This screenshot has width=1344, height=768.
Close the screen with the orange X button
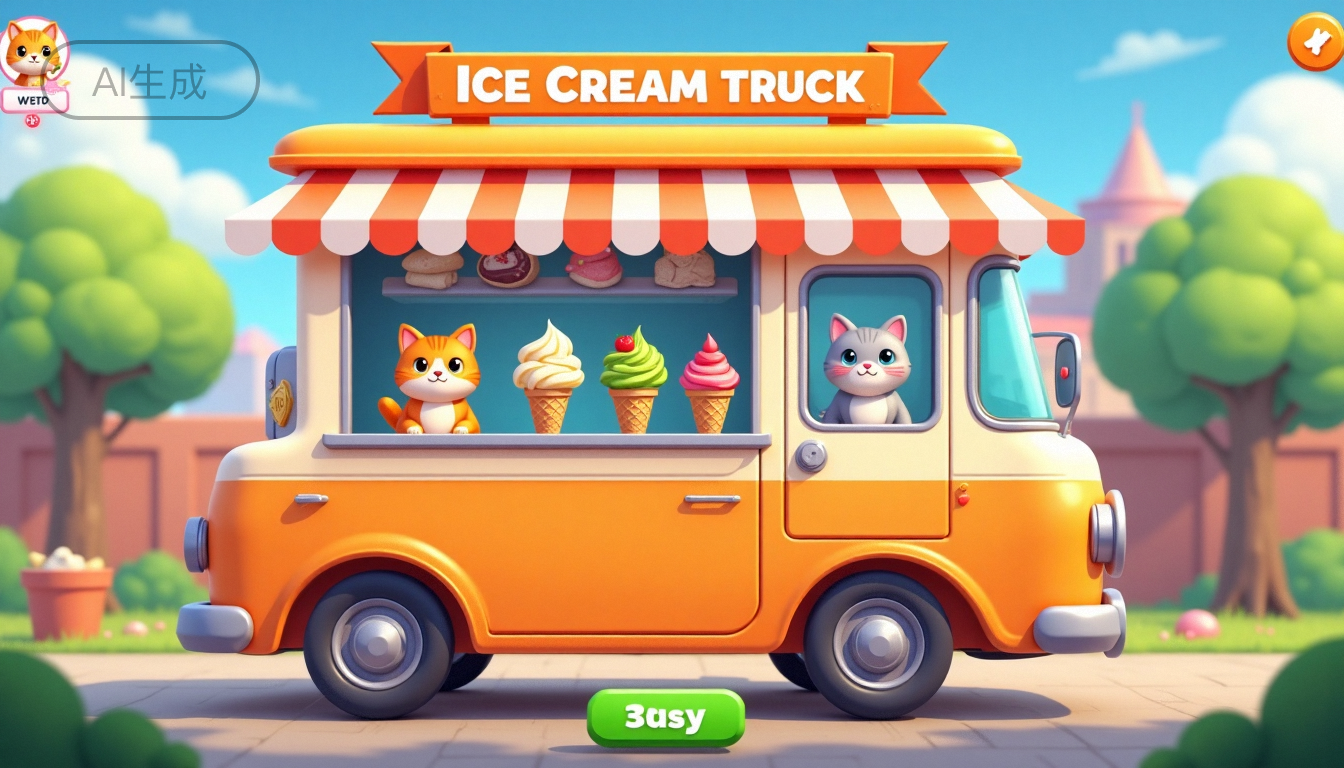1315,41
